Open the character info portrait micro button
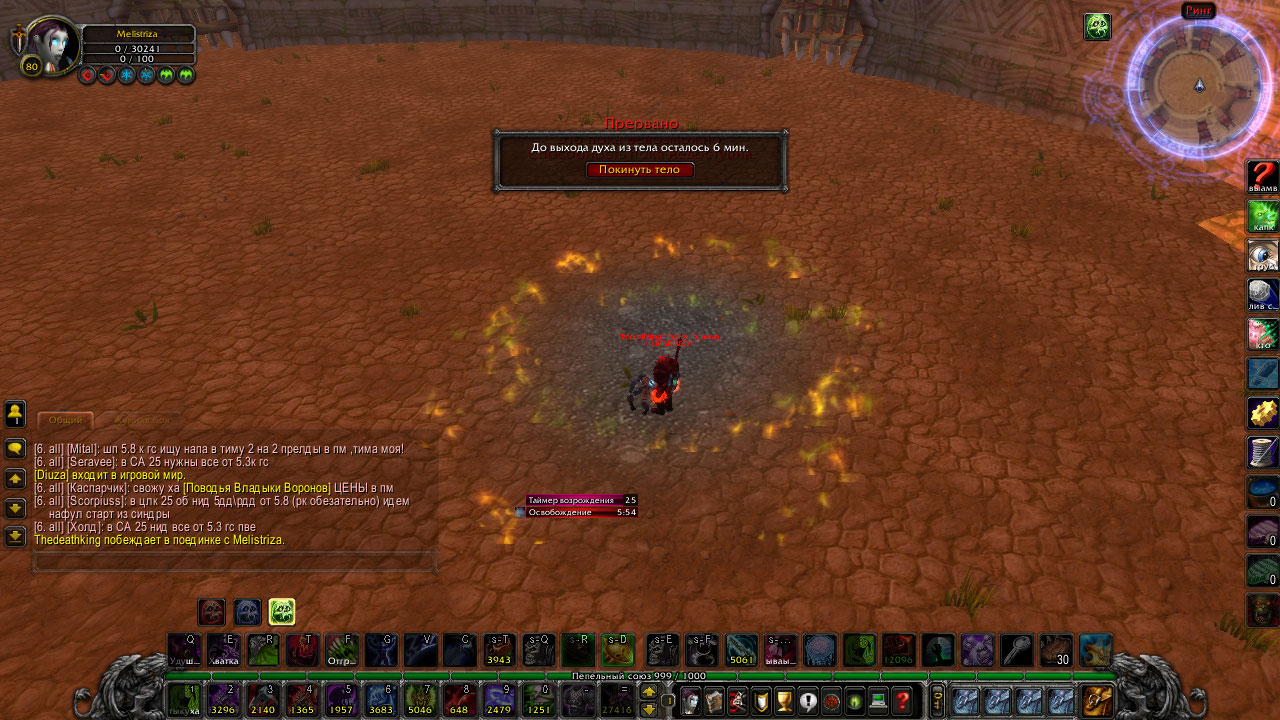This screenshot has width=1280, height=720. point(691,702)
